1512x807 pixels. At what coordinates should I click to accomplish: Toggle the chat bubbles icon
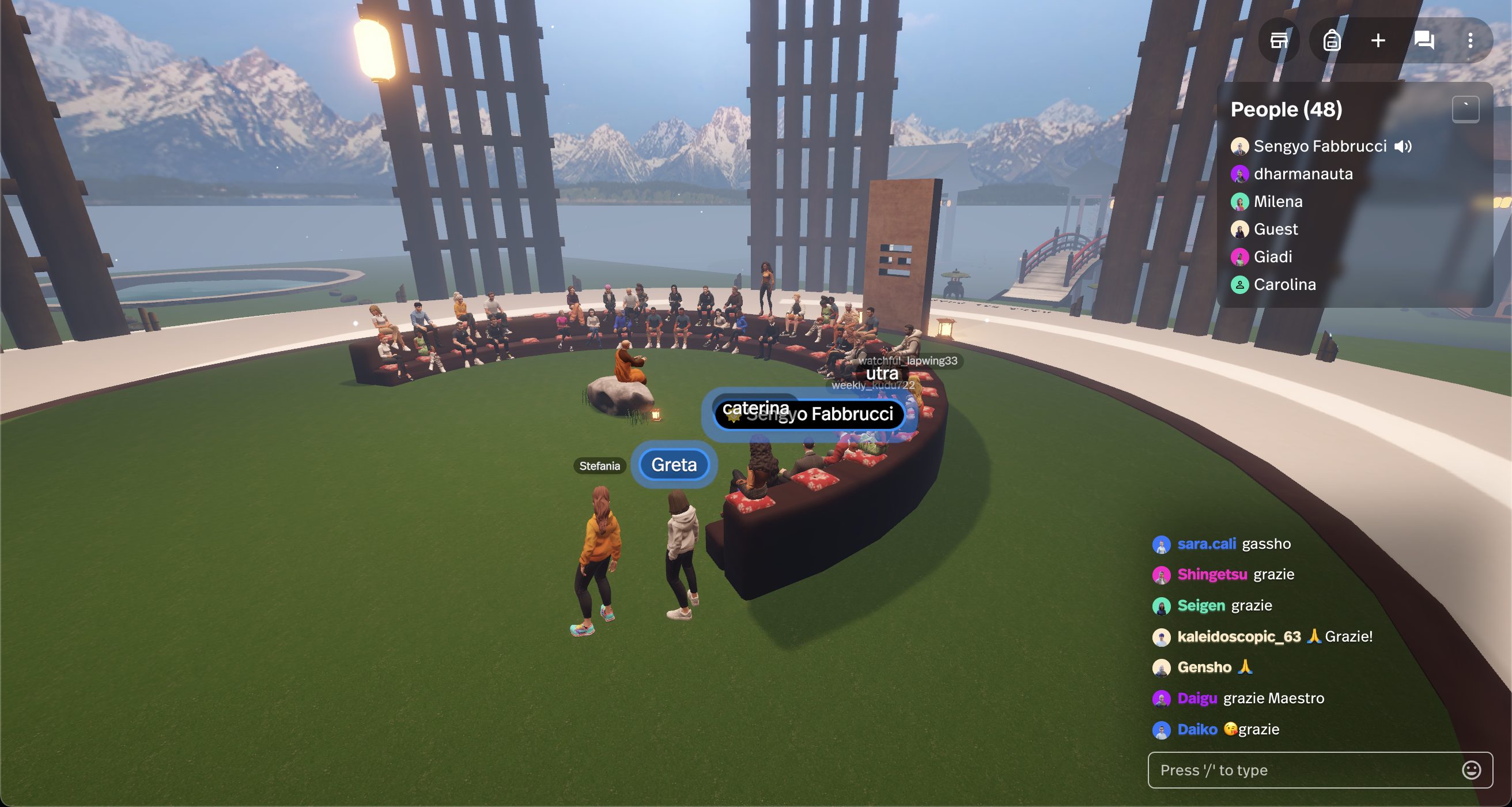coord(1424,40)
